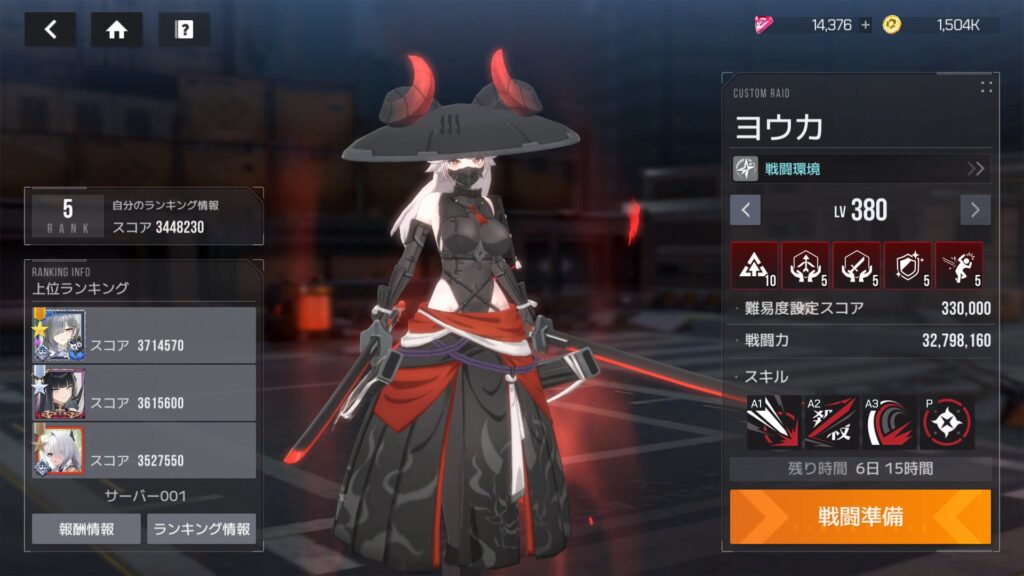
Task: Start battle prep with 戦闘準備 button
Action: pyautogui.click(x=860, y=516)
